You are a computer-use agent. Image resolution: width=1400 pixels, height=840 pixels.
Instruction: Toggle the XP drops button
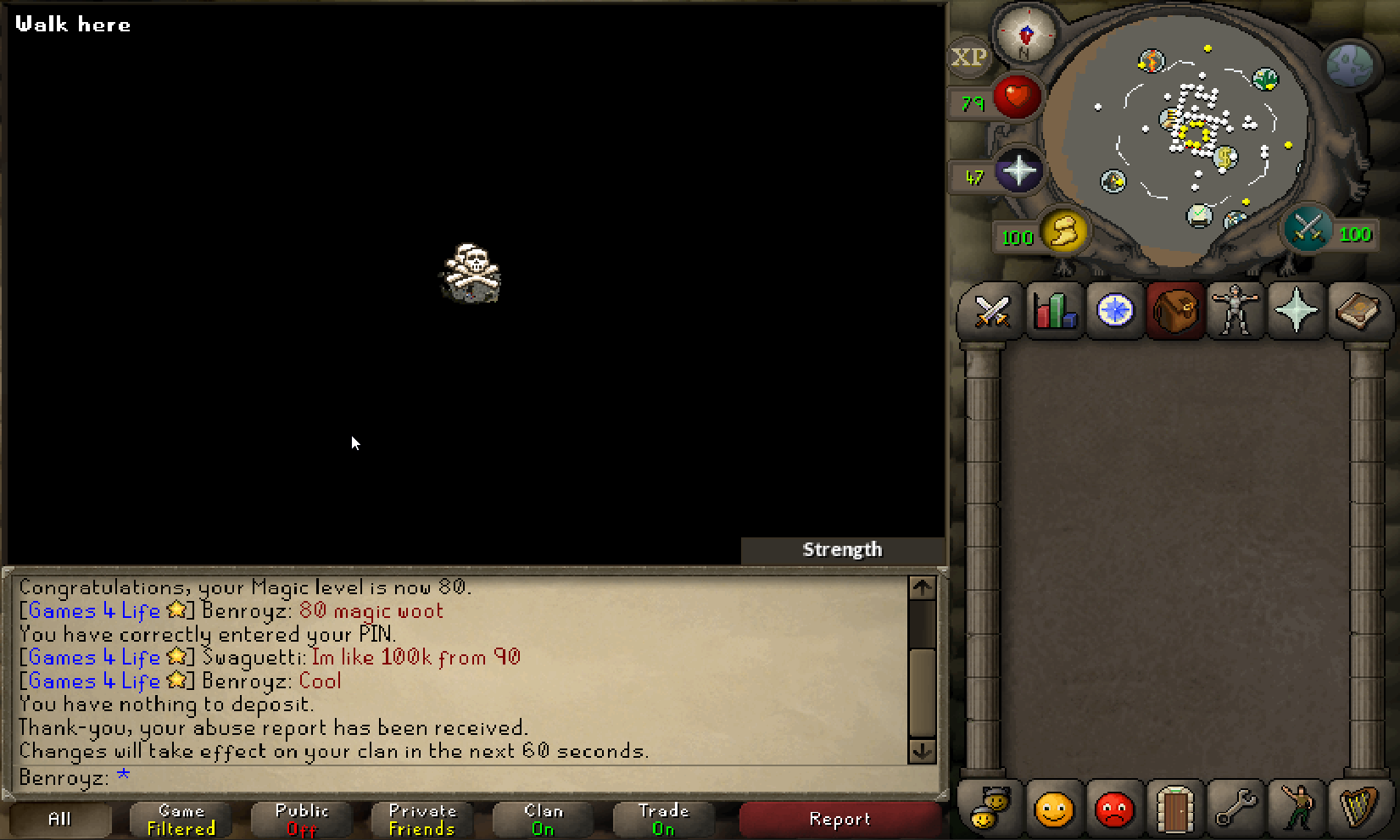pyautogui.click(x=968, y=58)
